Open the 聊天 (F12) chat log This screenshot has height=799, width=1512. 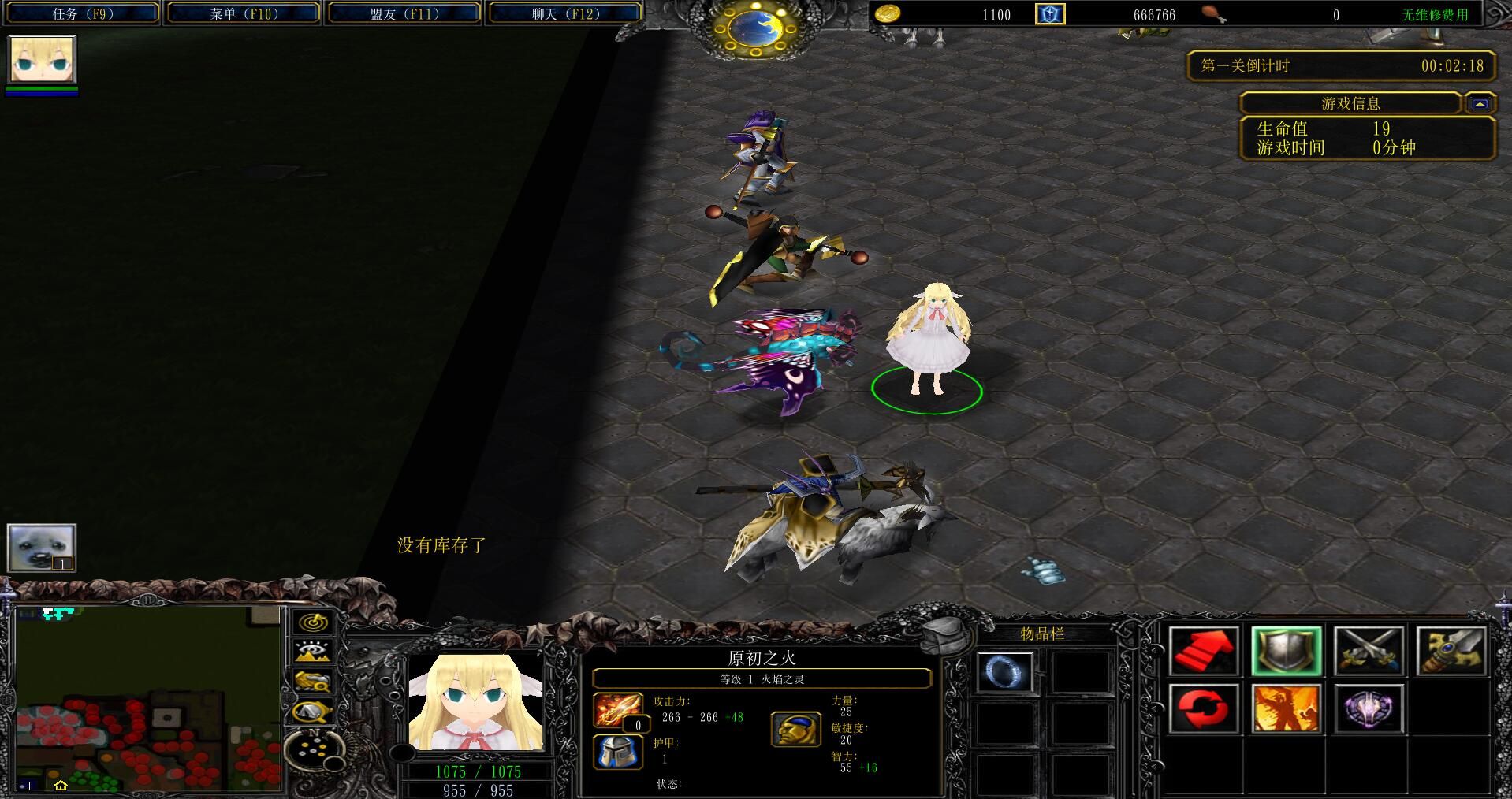pos(564,13)
